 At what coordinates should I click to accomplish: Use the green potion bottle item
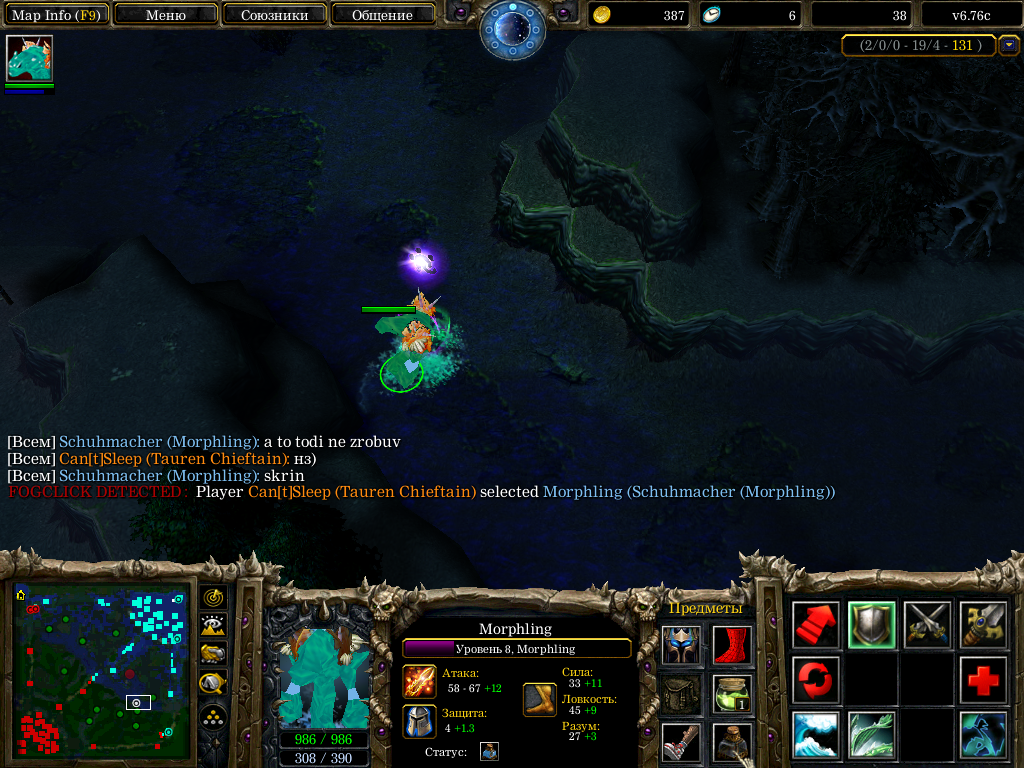click(x=732, y=694)
